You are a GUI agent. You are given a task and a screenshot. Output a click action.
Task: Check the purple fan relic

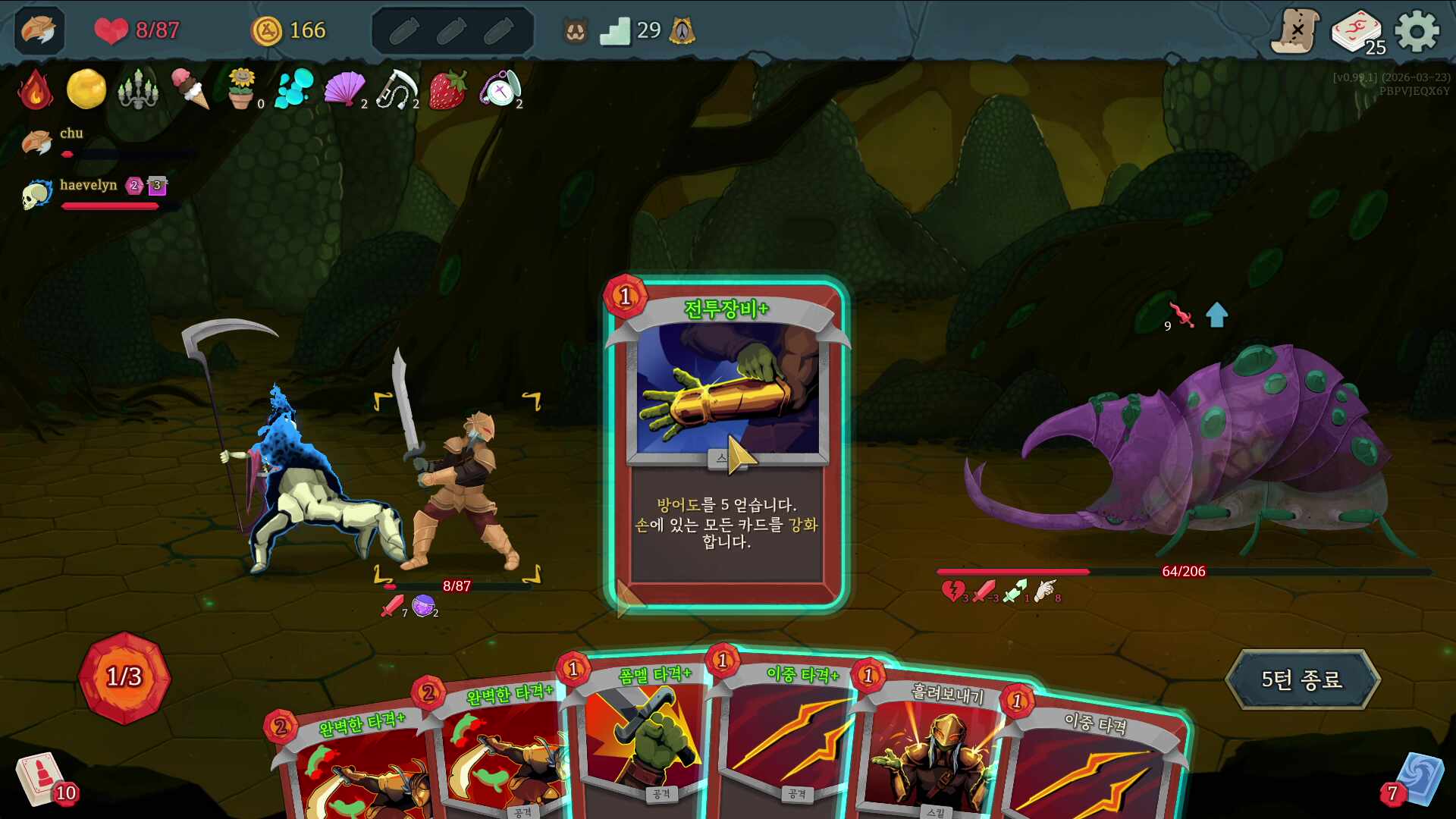click(x=344, y=89)
